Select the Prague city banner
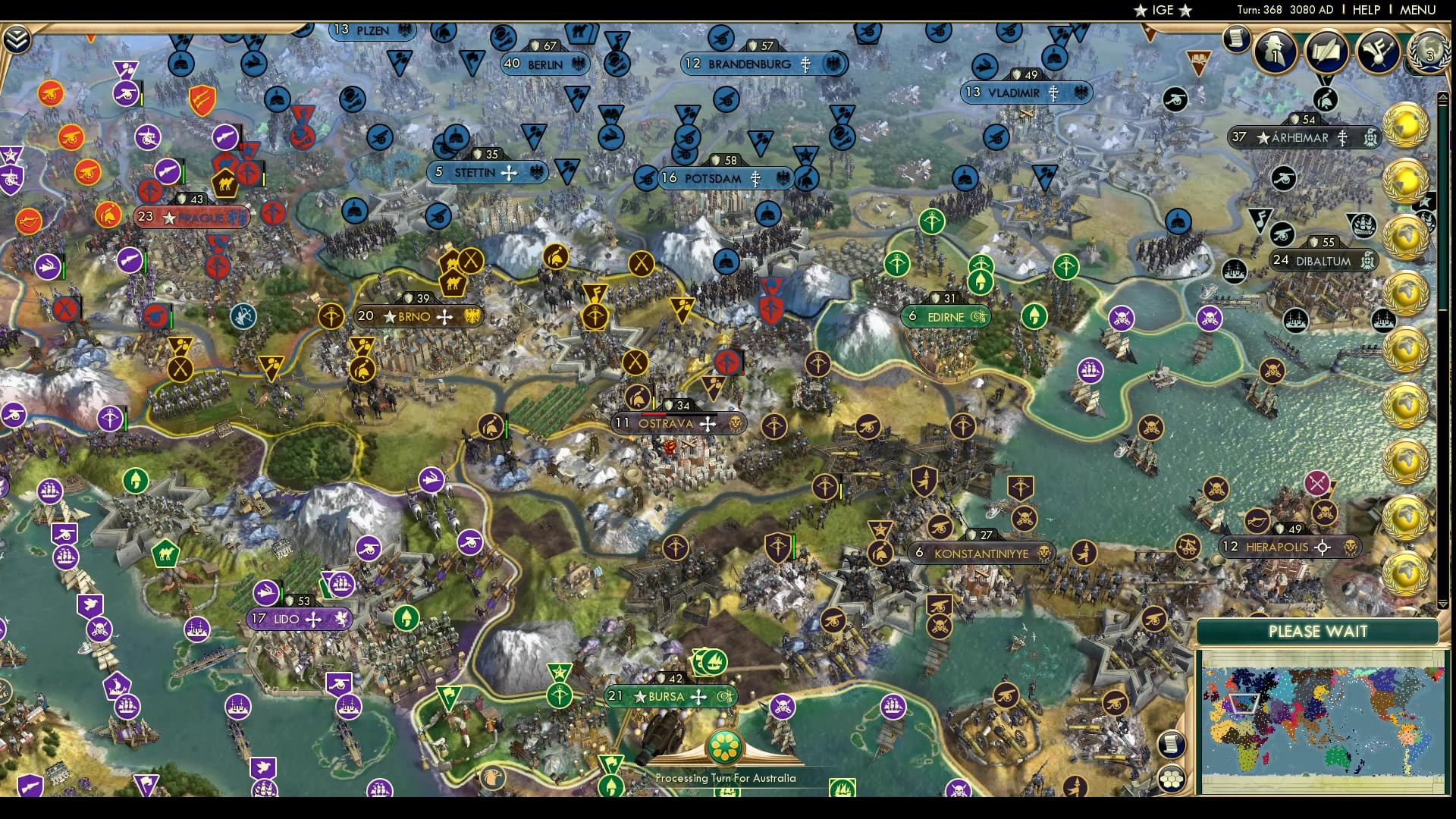 [193, 218]
